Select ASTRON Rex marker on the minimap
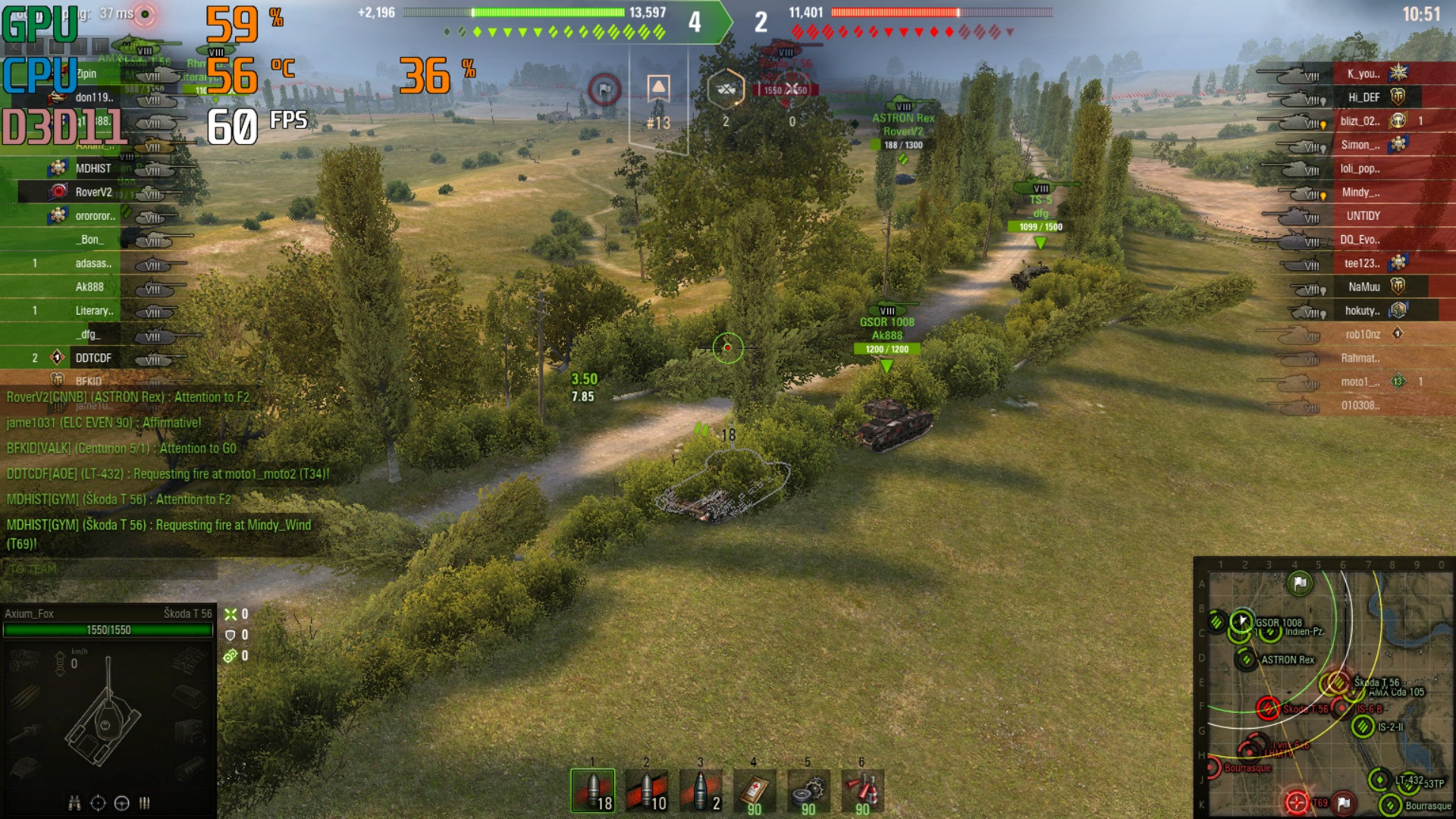 [x=1246, y=660]
